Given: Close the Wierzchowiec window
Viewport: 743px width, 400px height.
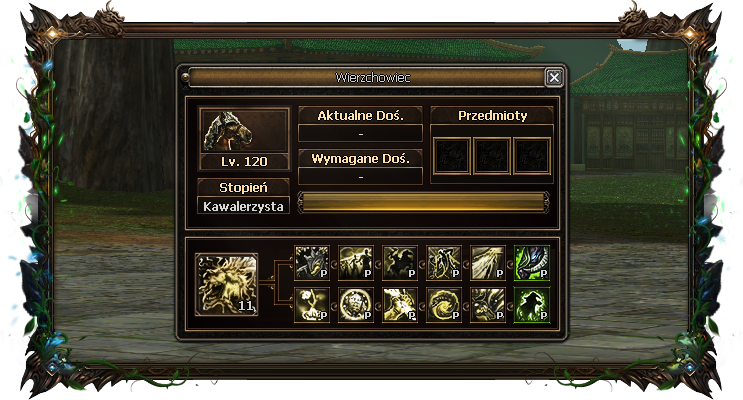Looking at the screenshot, I should pos(554,77).
